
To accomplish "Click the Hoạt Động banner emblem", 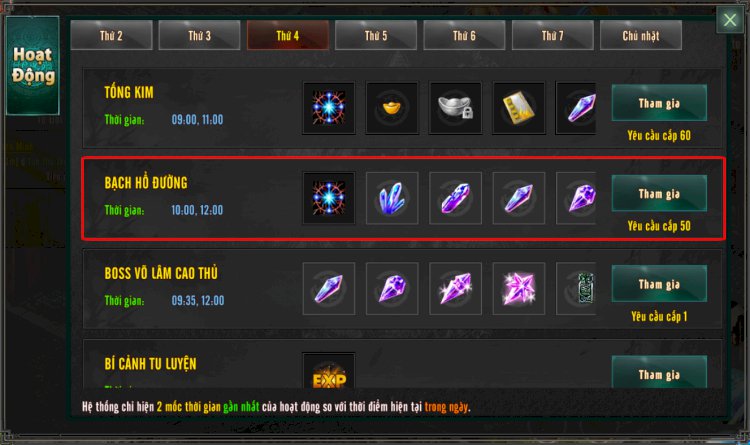I will (x=32, y=65).
